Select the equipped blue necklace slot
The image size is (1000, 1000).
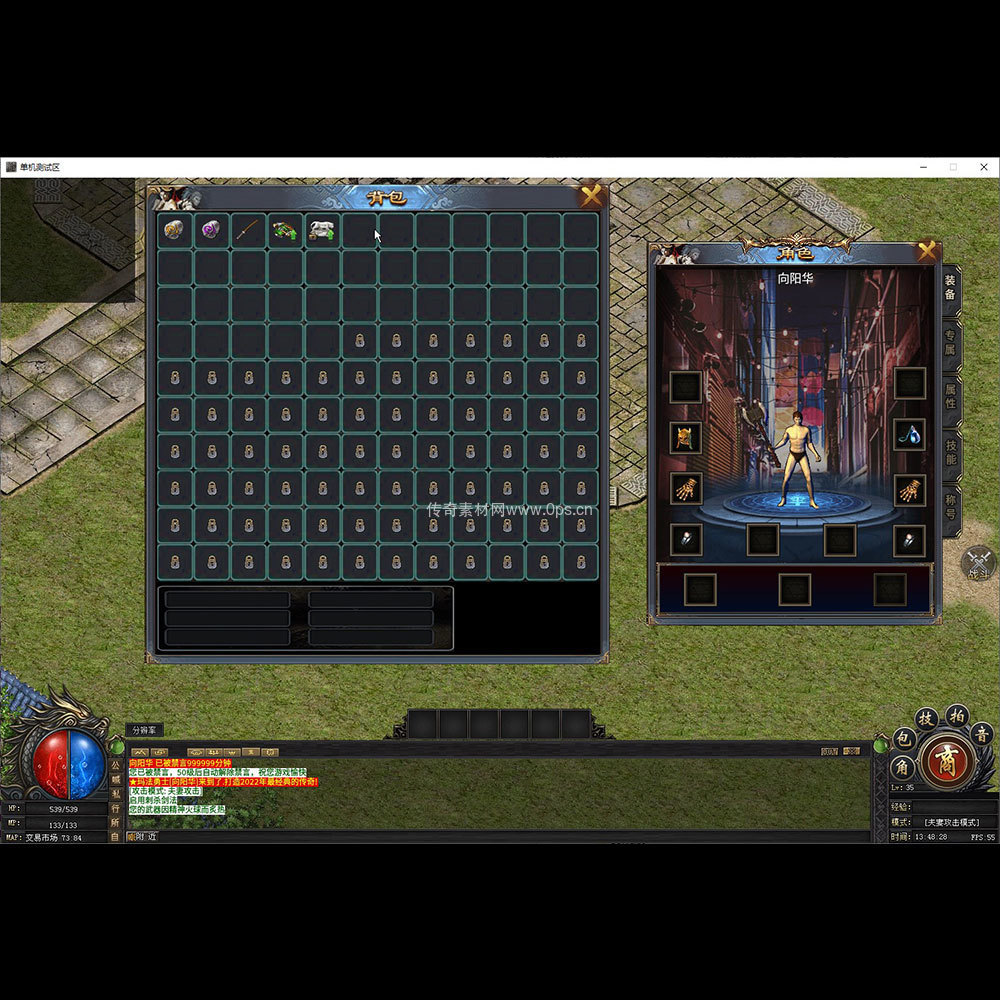point(909,434)
